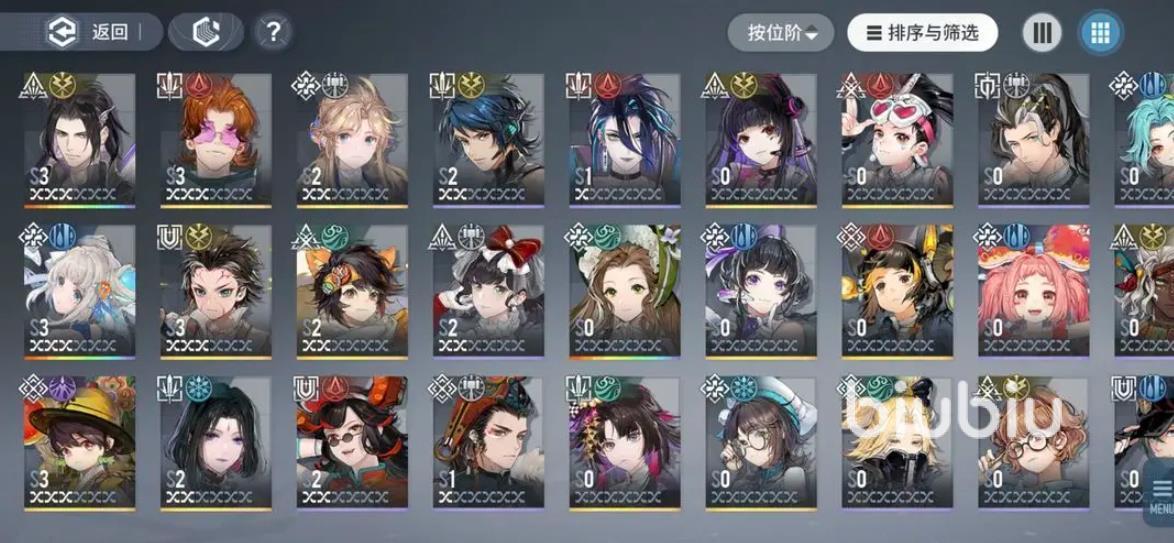This screenshot has height=543, width=1174.
Task: Choose the character with pink heart goggles
Action: 895,139
